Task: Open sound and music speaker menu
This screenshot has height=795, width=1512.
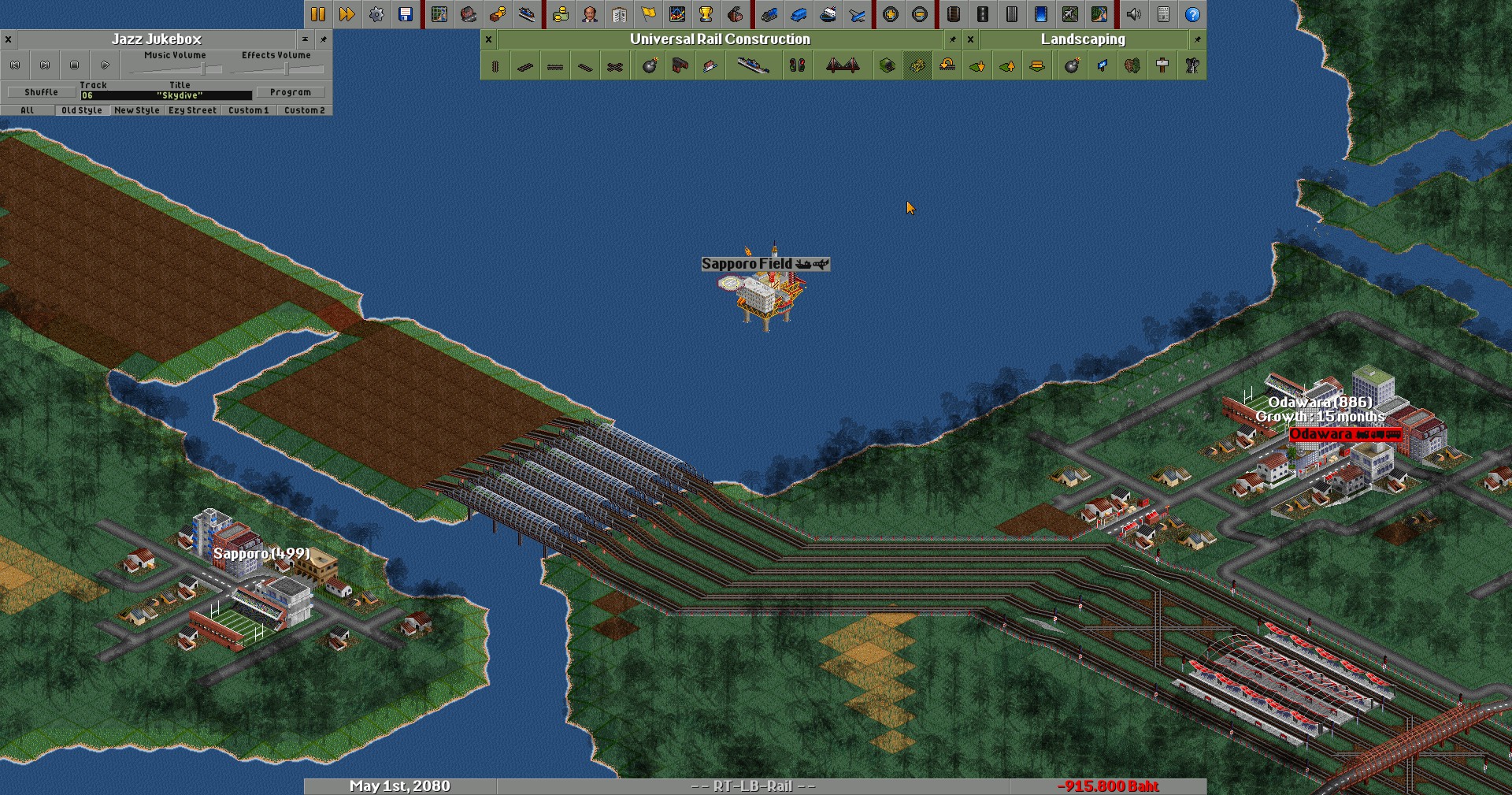Action: (1134, 14)
